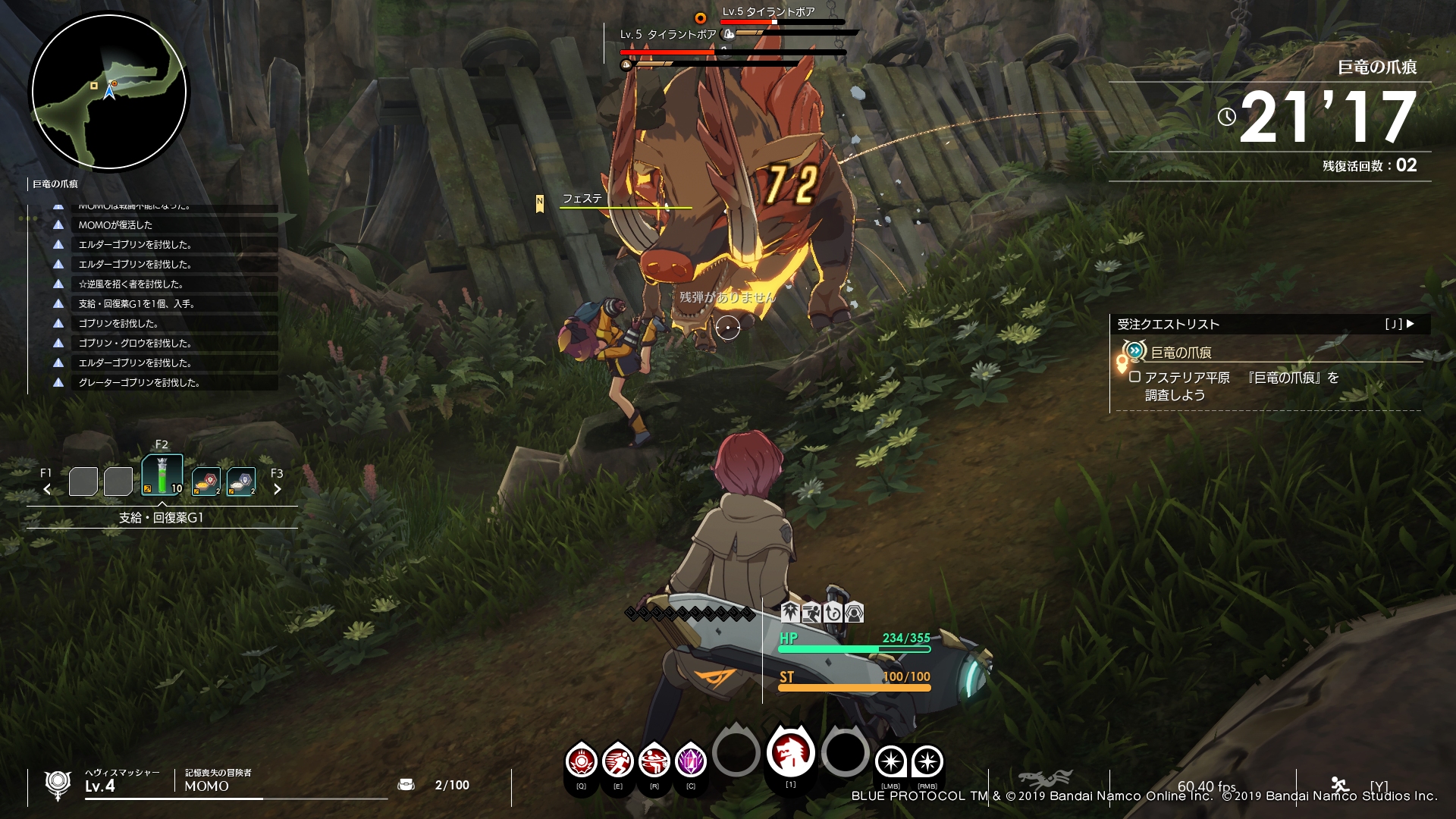Activate the red burst explosion skill
Viewport: 1456px width, 819px height.
582,761
